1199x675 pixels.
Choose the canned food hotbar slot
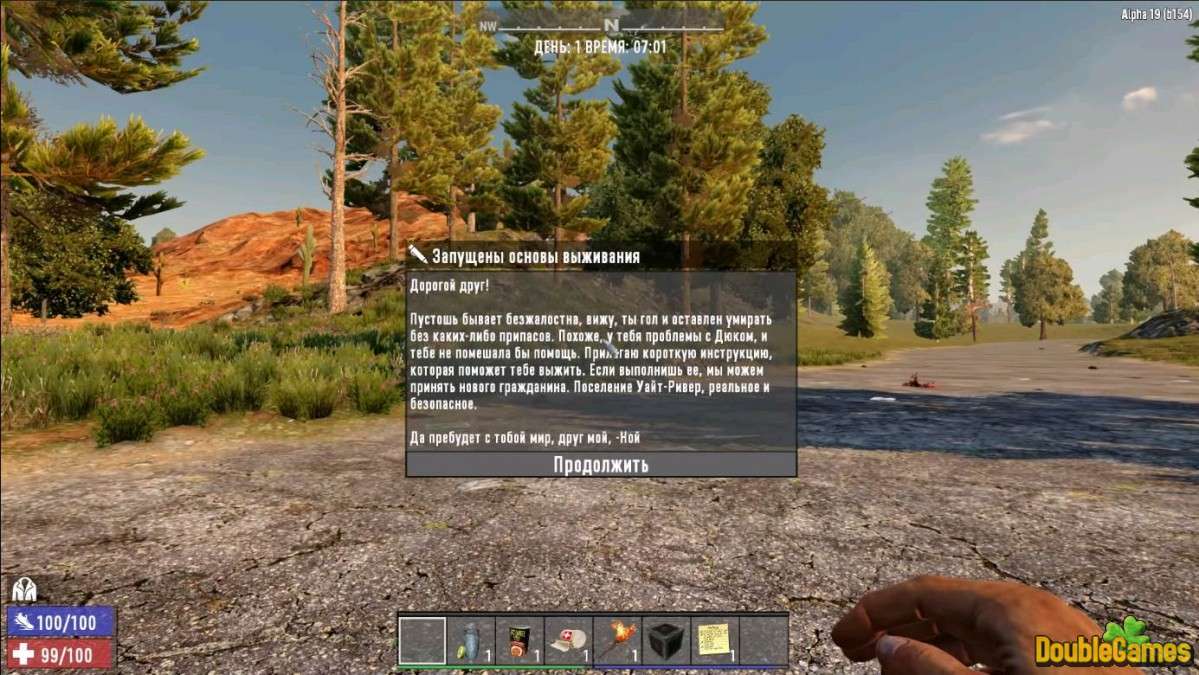pos(520,640)
